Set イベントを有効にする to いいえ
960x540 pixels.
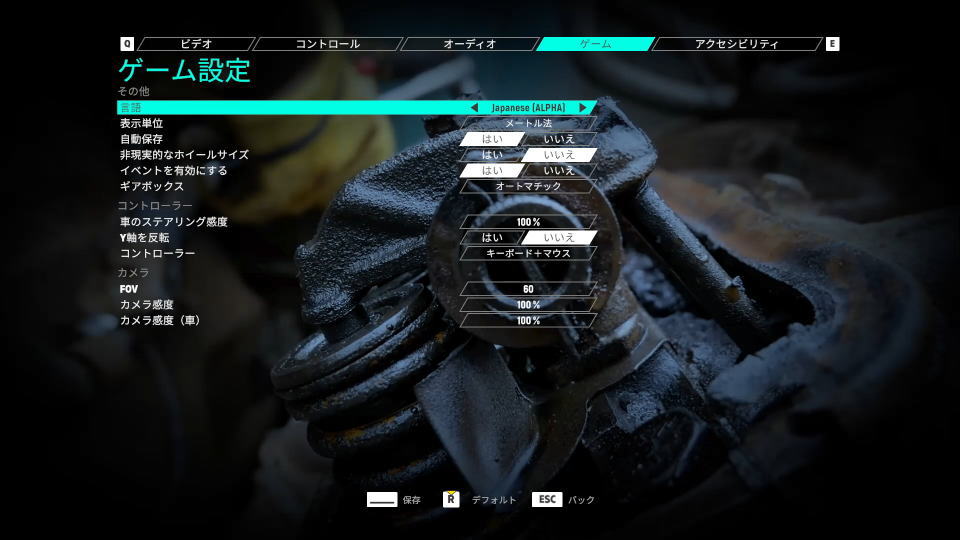[560, 171]
